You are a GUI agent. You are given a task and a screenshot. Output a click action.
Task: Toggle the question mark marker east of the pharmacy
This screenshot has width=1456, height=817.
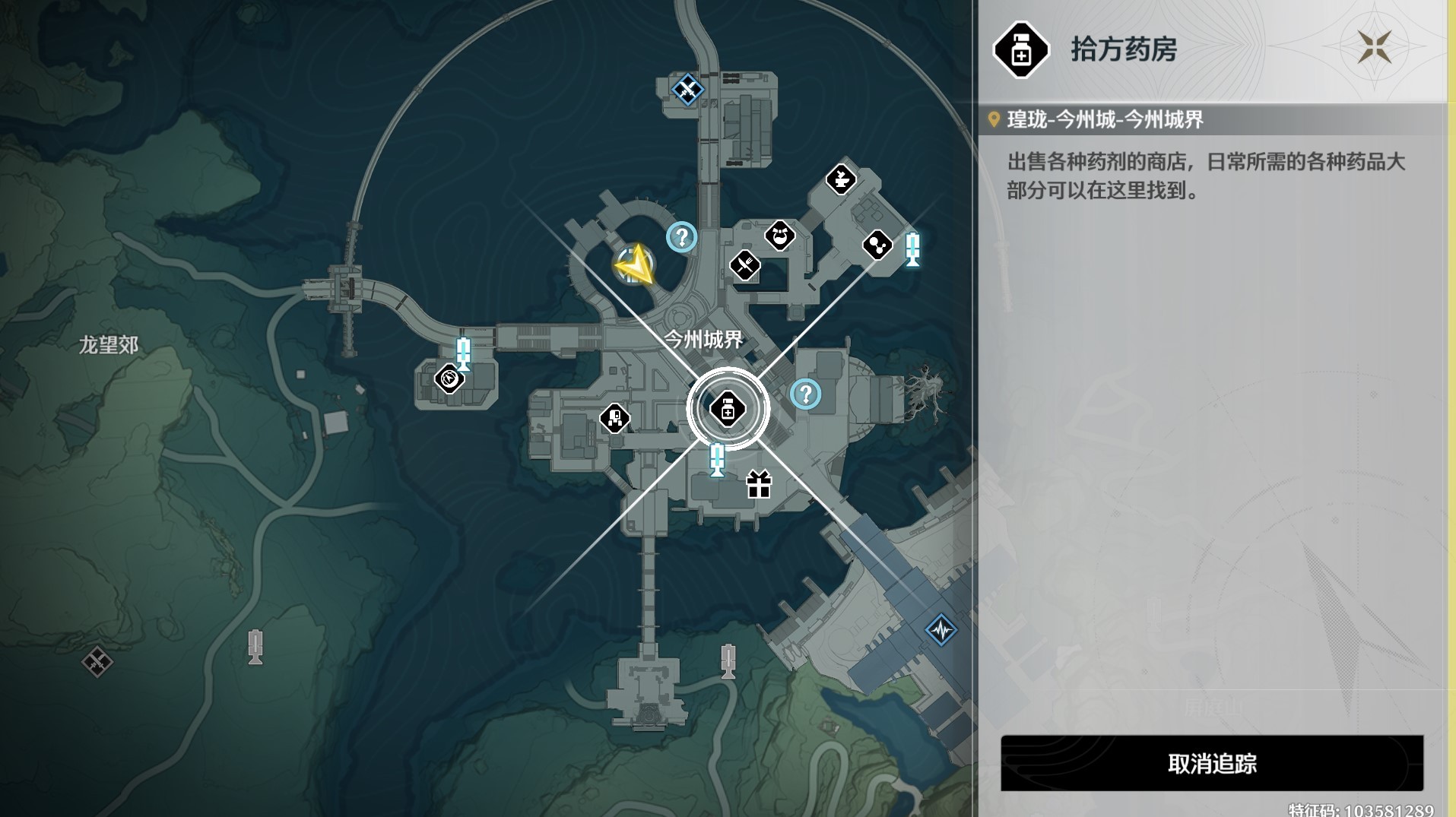(x=805, y=394)
